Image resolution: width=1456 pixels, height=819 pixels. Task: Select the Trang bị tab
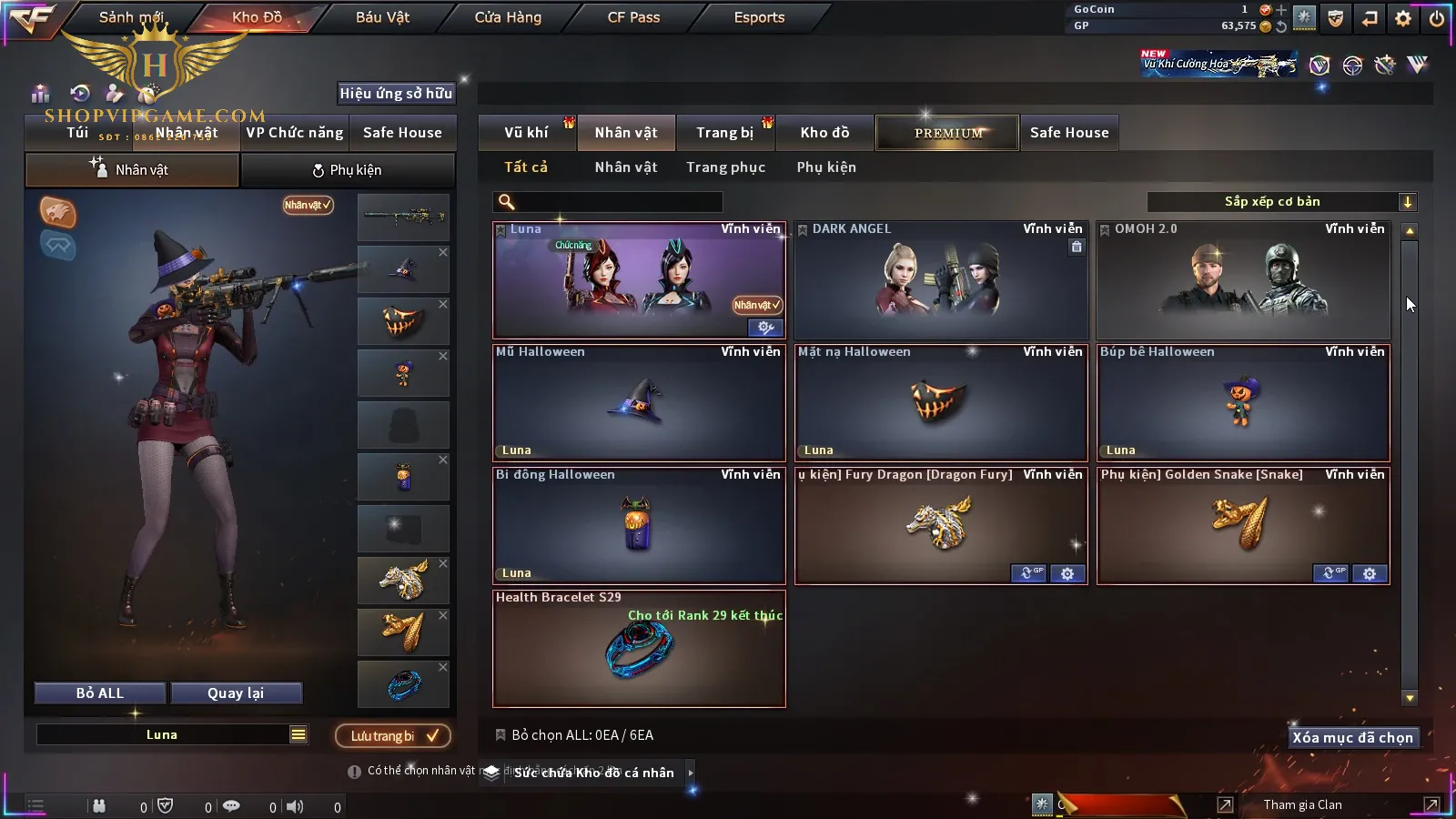tap(724, 133)
